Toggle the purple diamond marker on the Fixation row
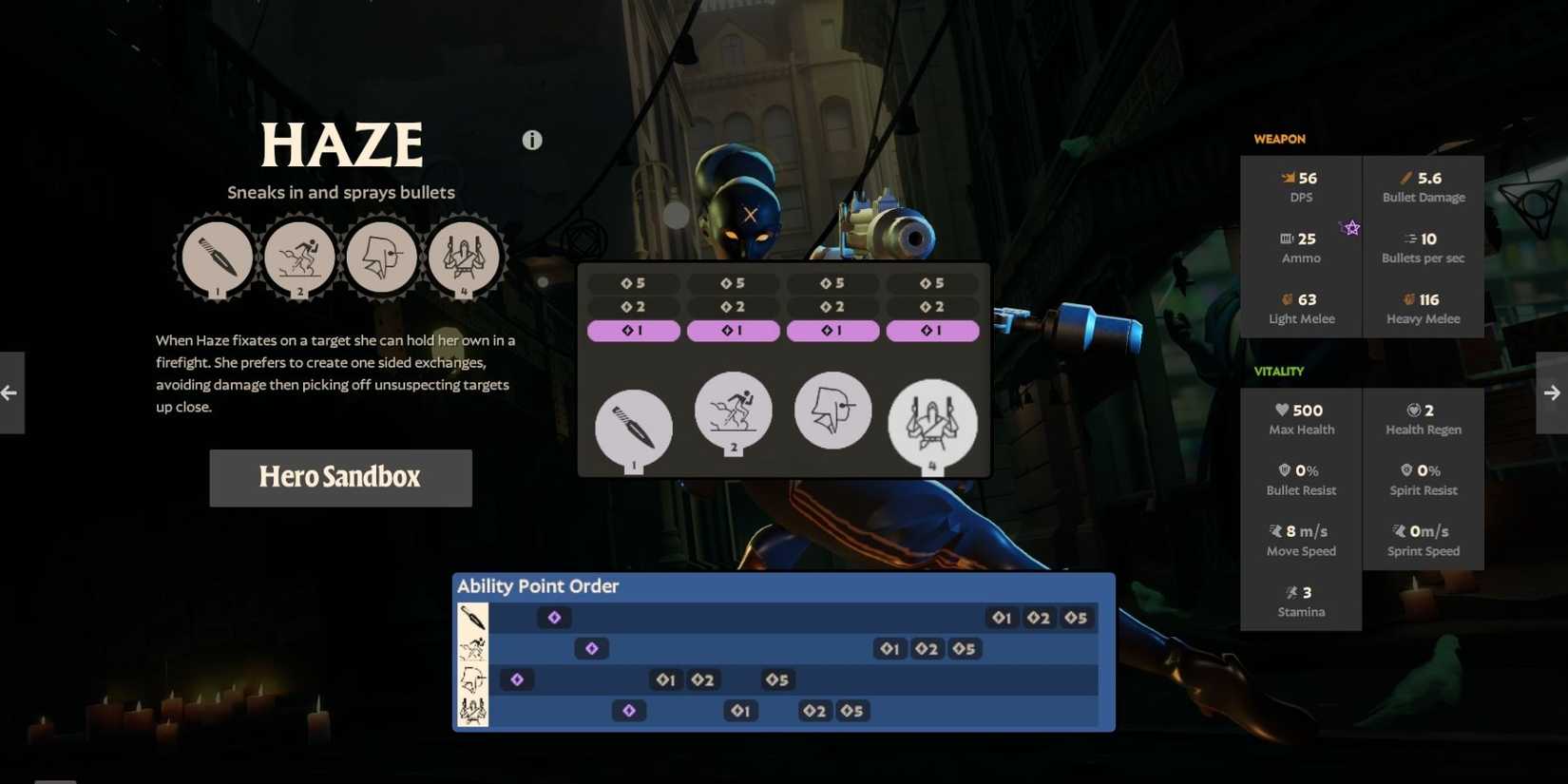Image resolution: width=1568 pixels, height=784 pixels. click(518, 679)
